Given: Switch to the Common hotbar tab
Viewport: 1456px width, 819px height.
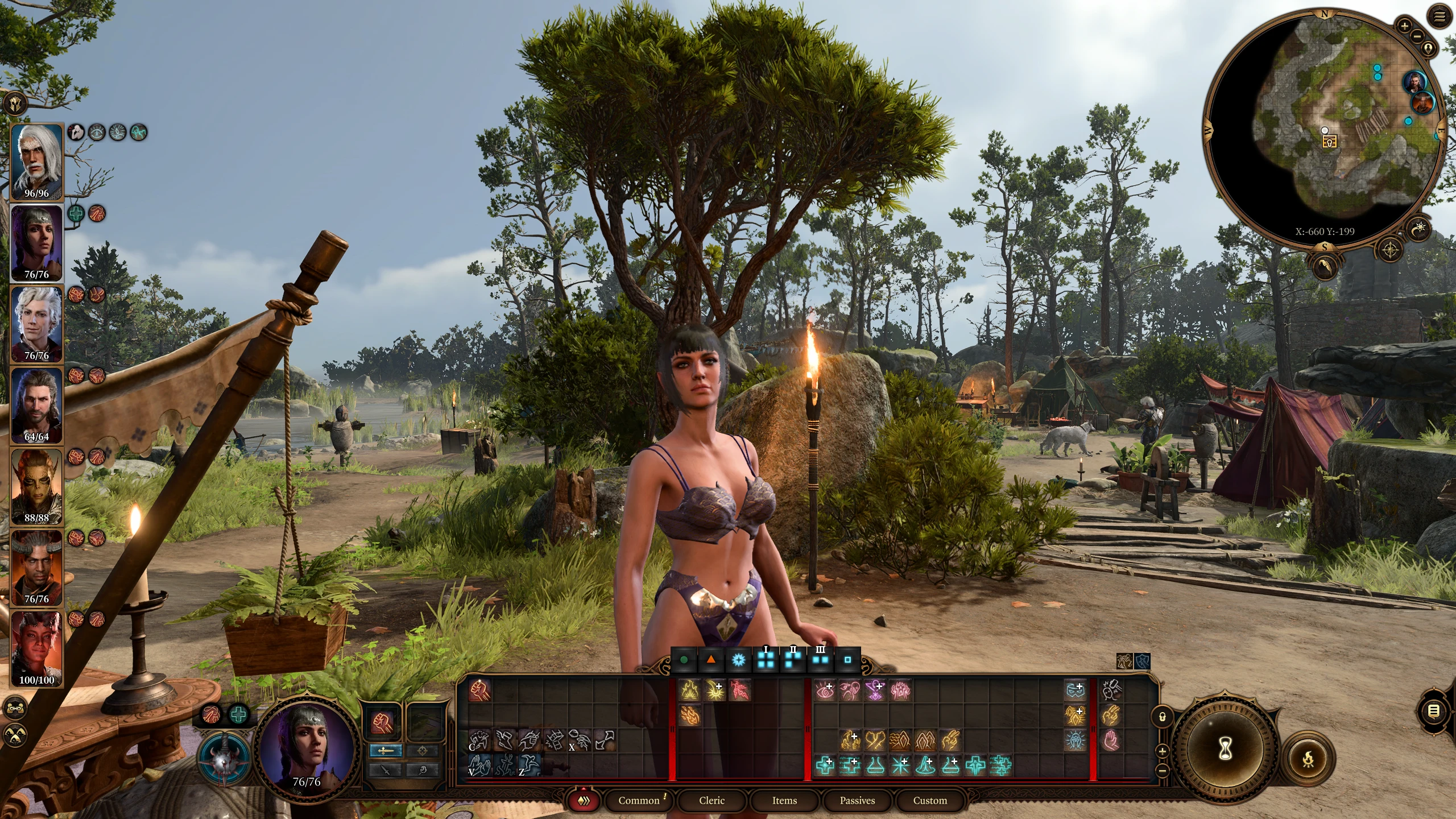Looking at the screenshot, I should pyautogui.click(x=639, y=800).
